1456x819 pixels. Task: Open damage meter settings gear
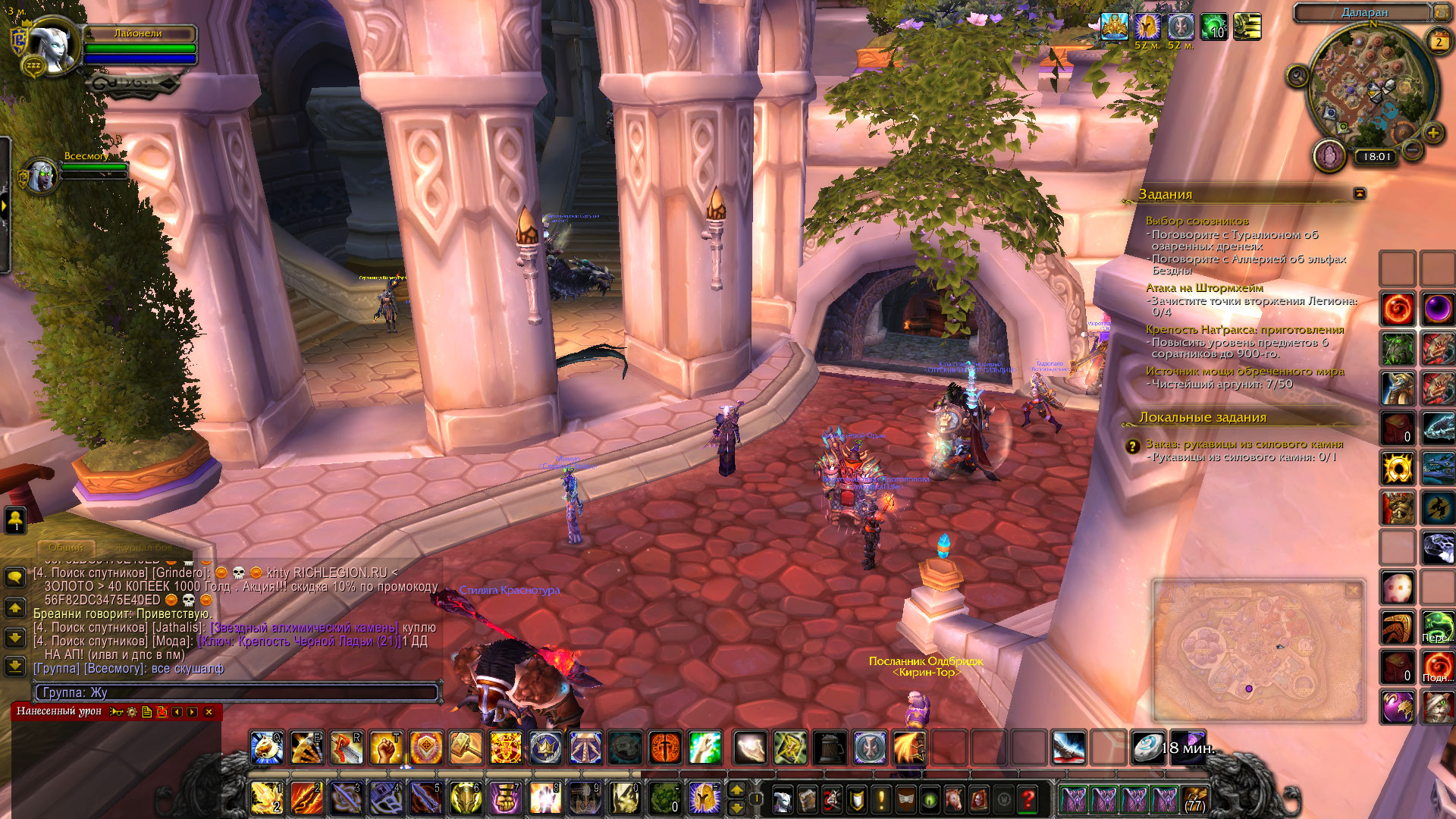click(132, 712)
